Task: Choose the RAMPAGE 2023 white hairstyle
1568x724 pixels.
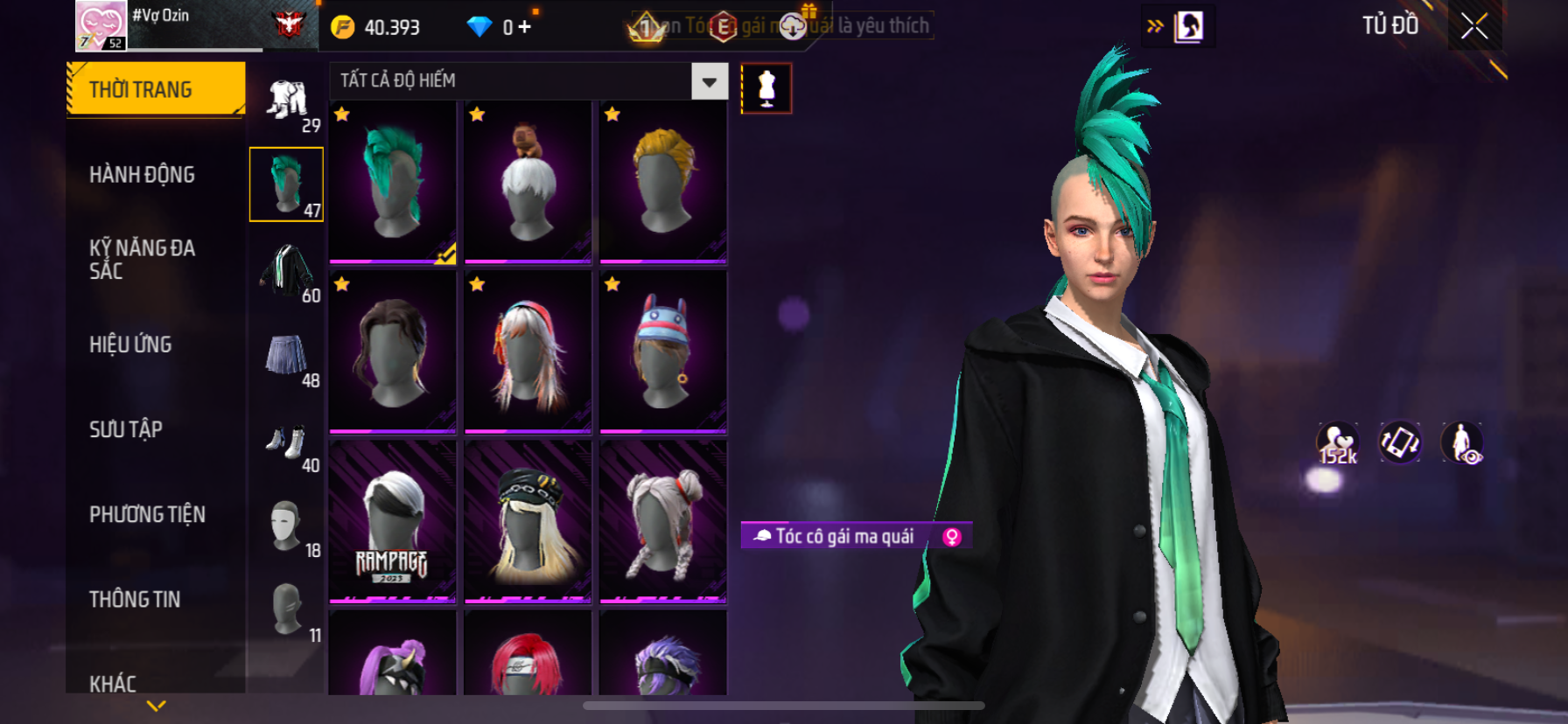Action: [x=393, y=522]
